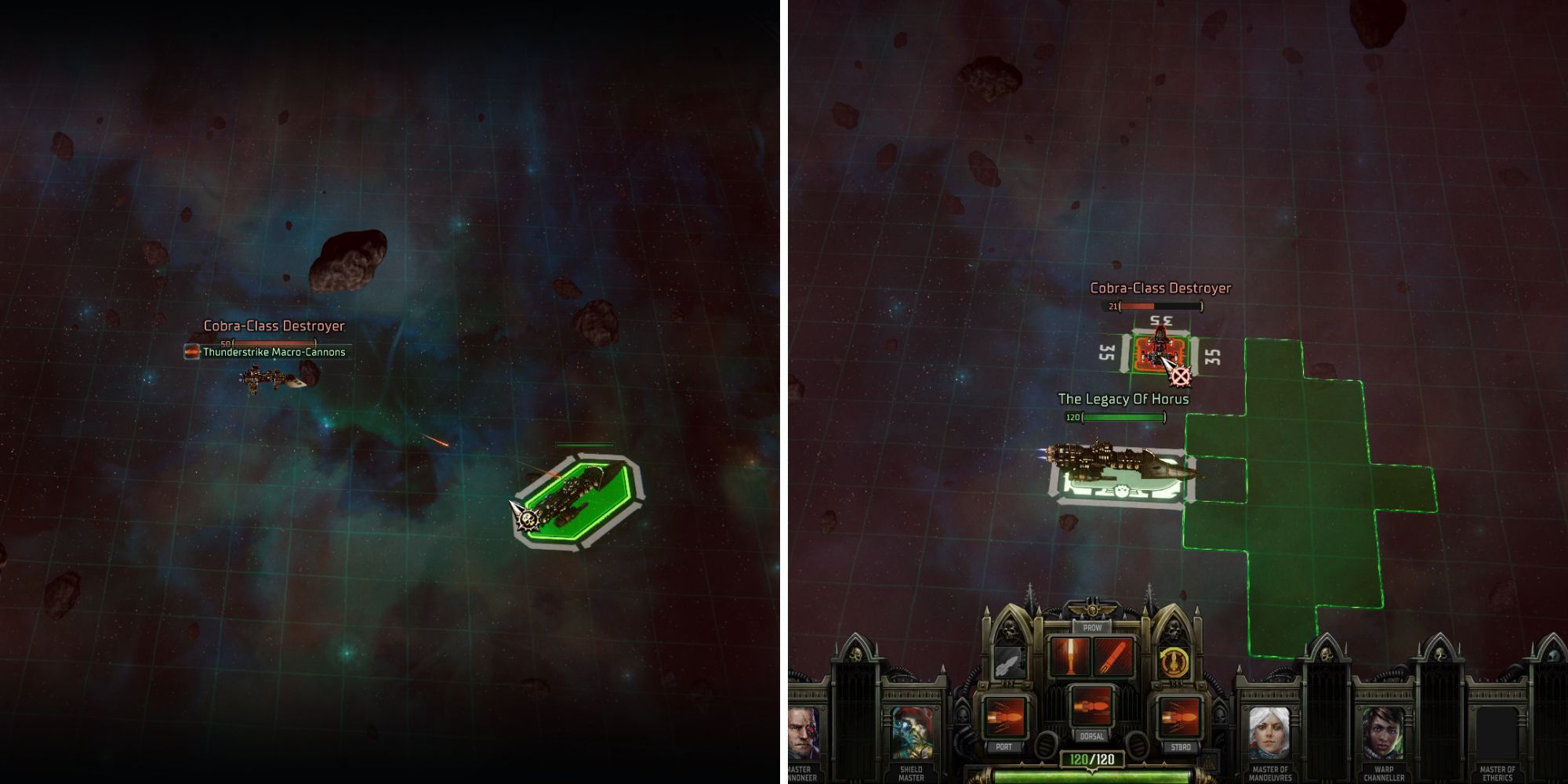Click the right-hand red prow weapon icon
Screen dimensions: 1568x784
pos(1115,659)
